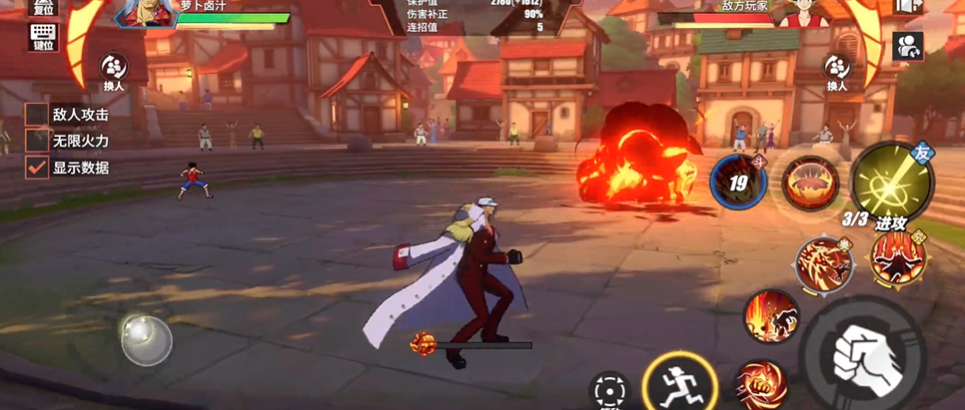
Task: Tap the left-side 换人 swap character icon
Action: (112, 68)
